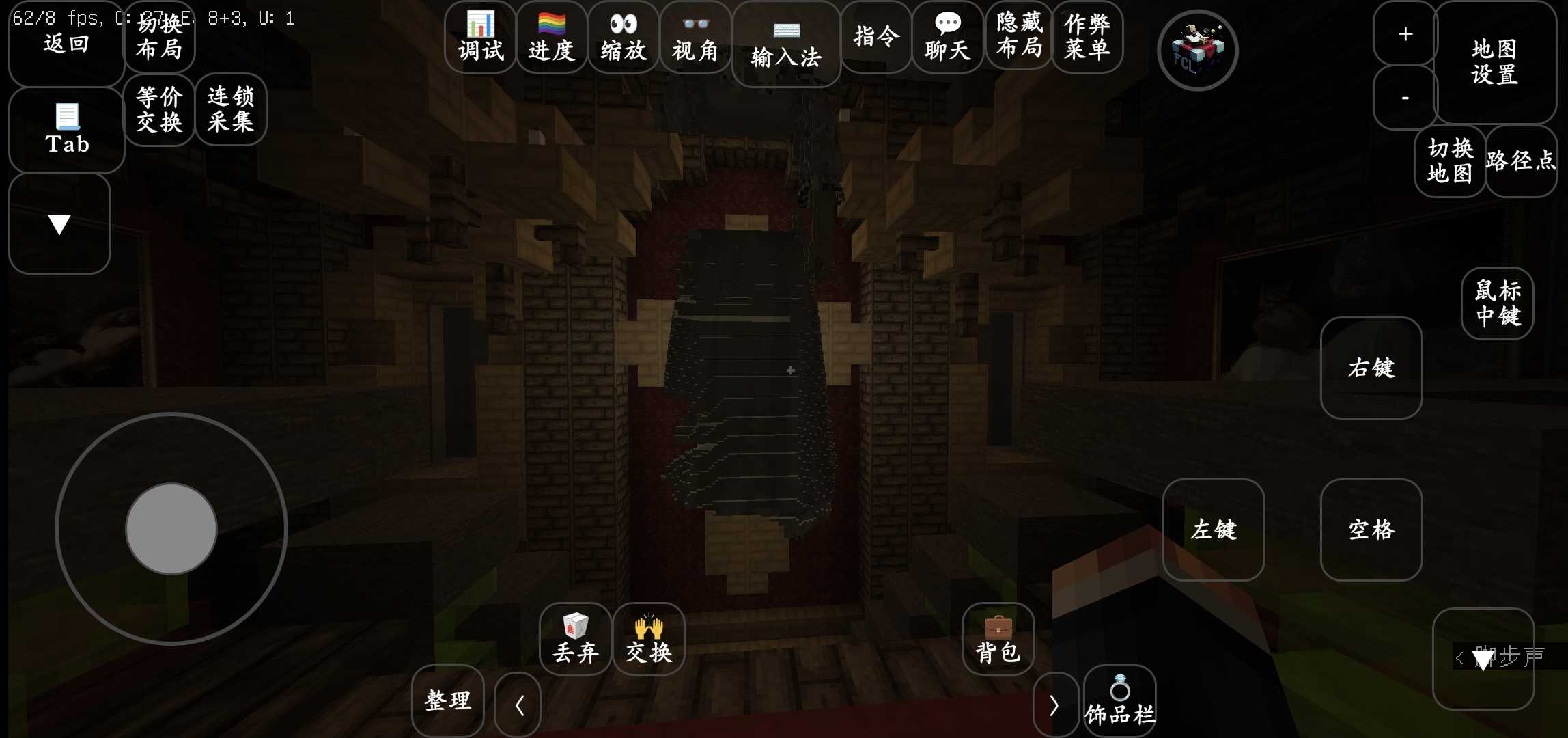The image size is (1568, 738).
Task: Switch camera with the 视角 button
Action: [x=695, y=37]
